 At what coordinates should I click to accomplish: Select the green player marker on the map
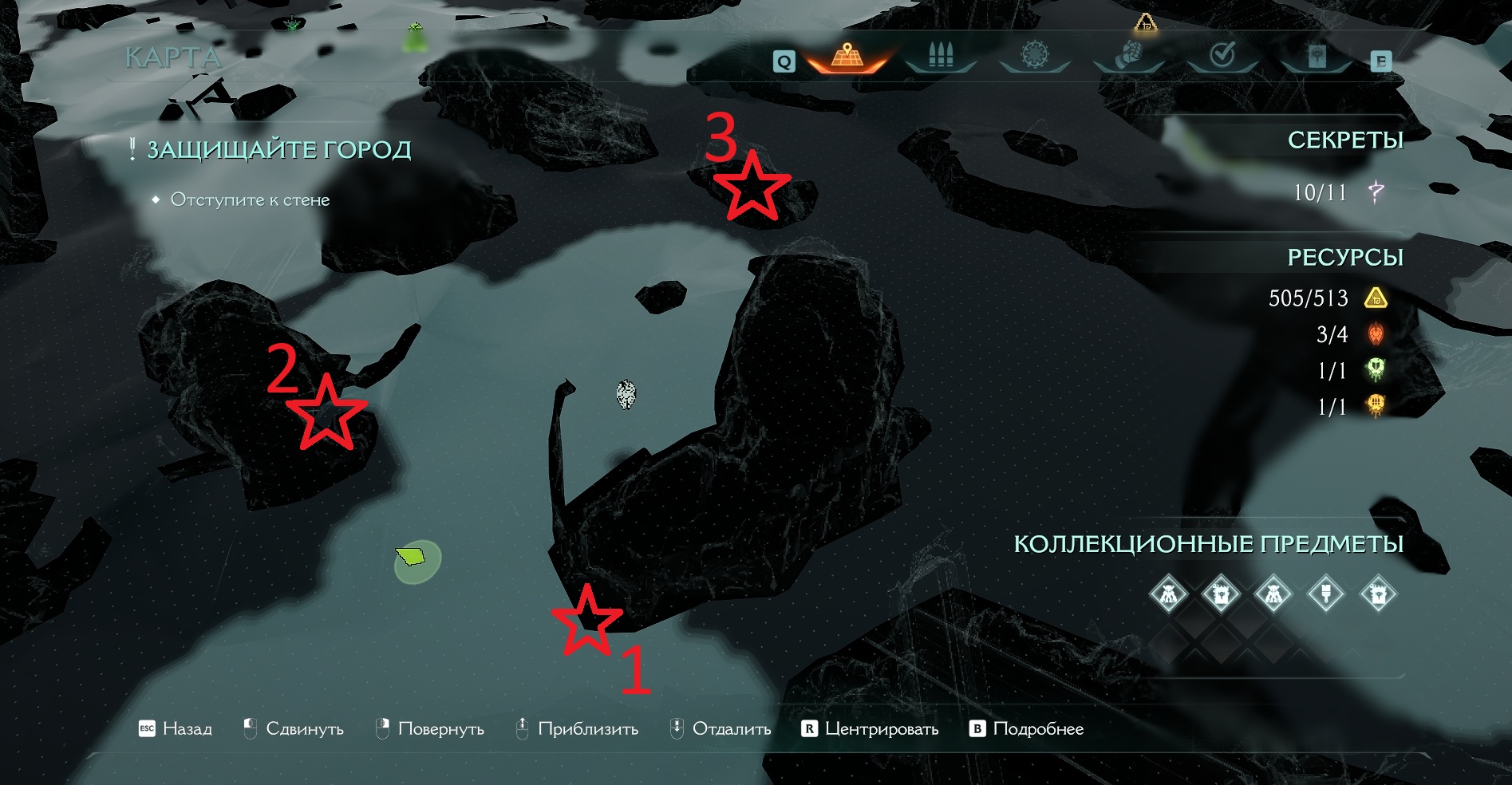pos(413,557)
